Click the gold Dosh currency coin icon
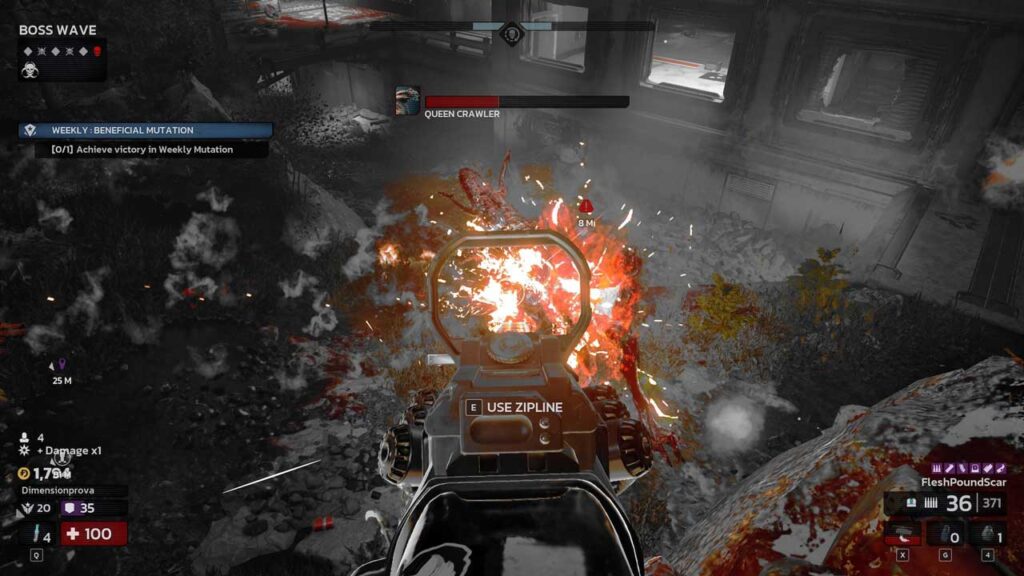1024x576 pixels. (x=24, y=473)
